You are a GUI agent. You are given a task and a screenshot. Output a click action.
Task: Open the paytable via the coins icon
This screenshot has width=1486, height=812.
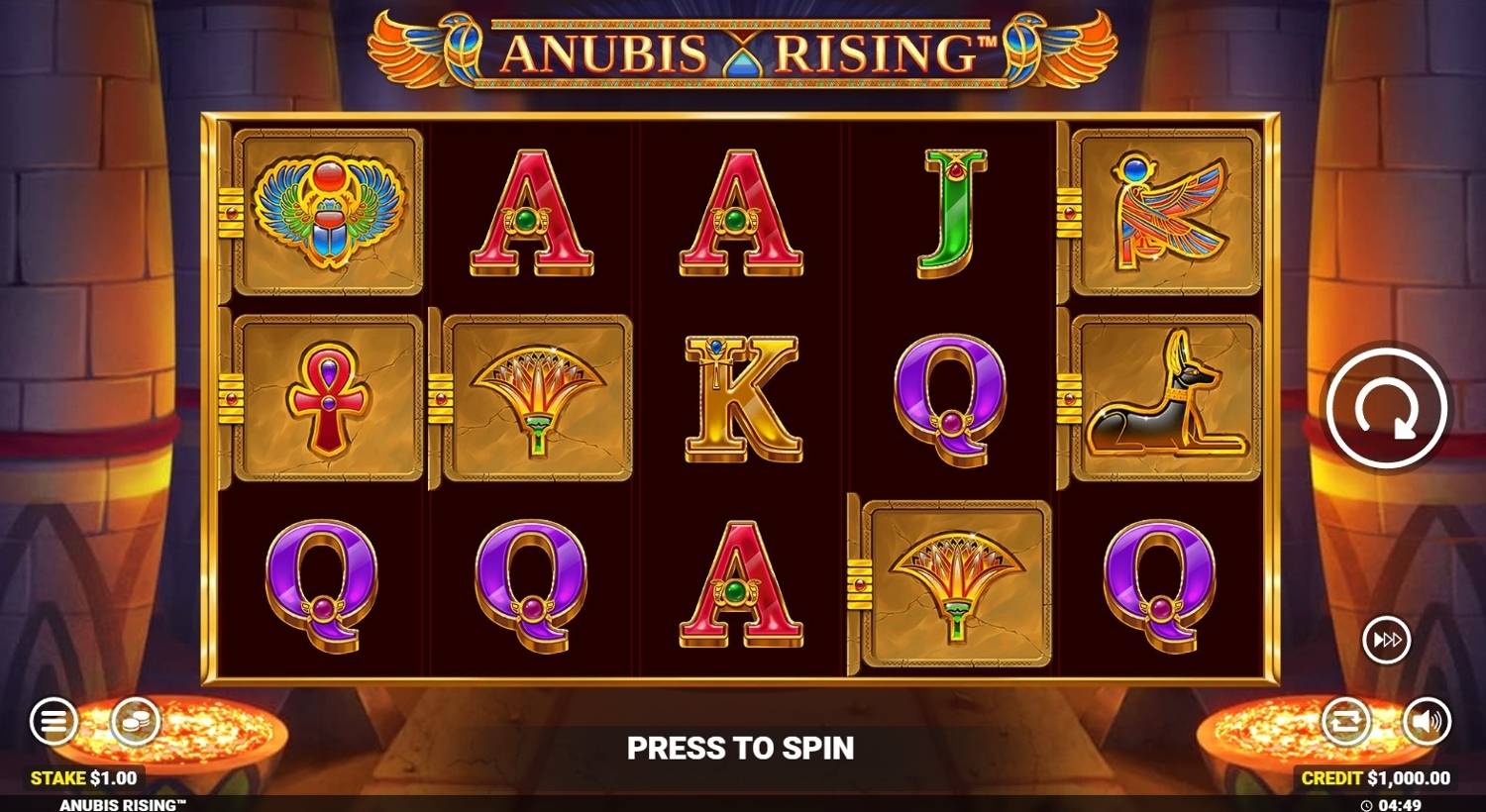pyautogui.click(x=135, y=720)
